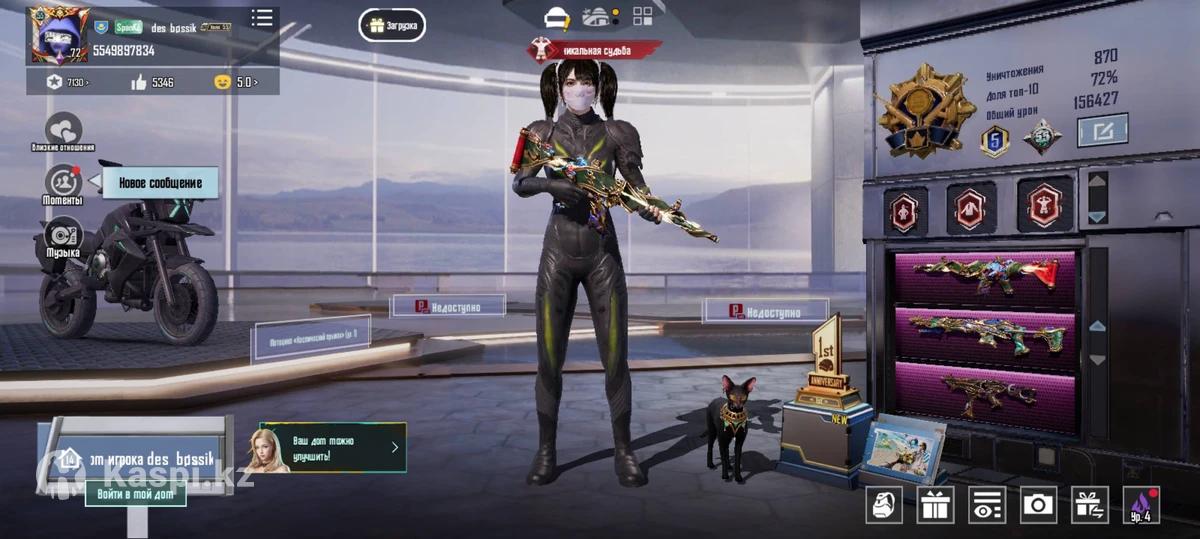Screen dimensions: 1200x539
Task: Open the camera screenshot button
Action: pos(1038,505)
